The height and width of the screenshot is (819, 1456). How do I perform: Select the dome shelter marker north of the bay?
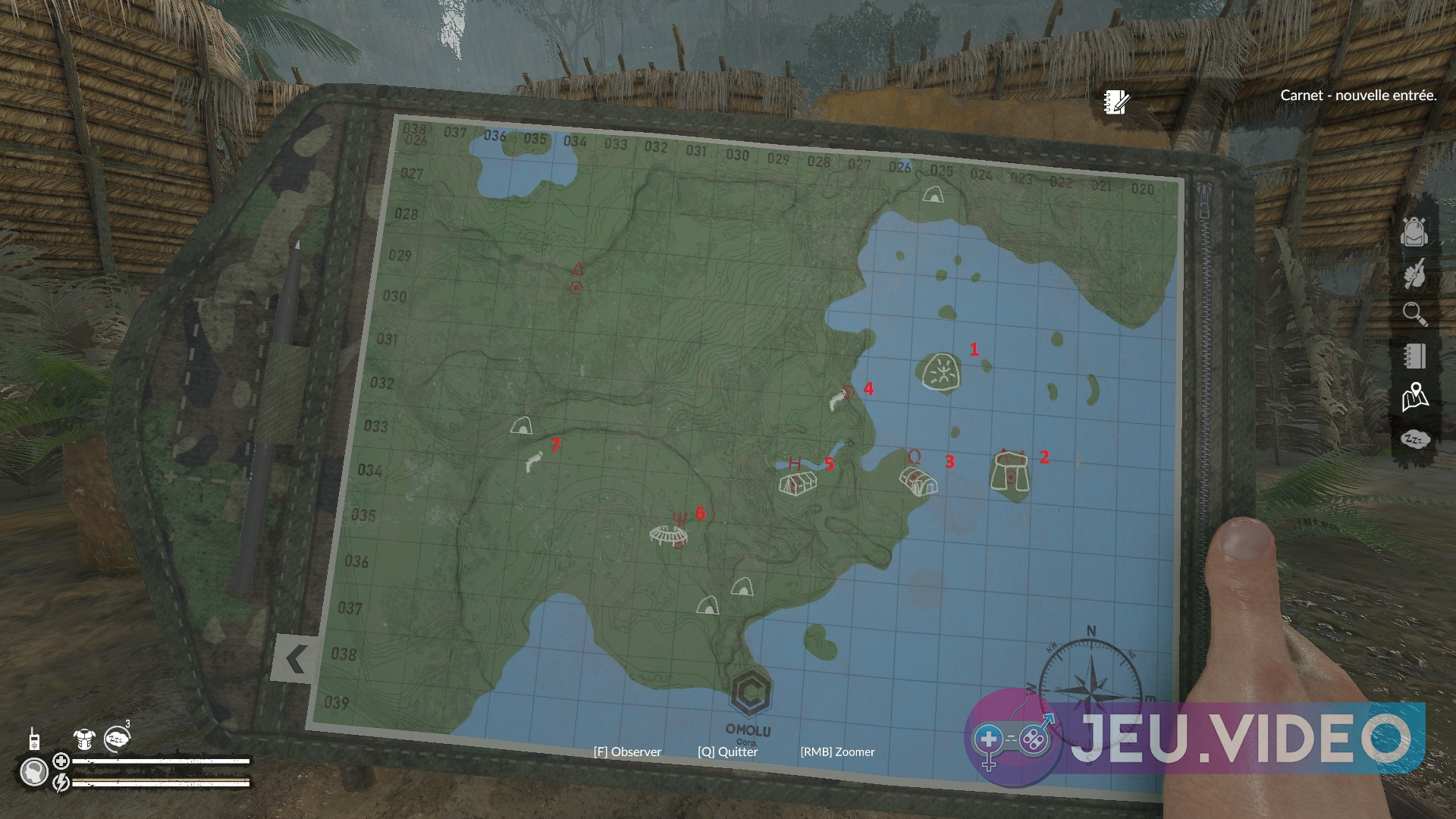click(x=933, y=194)
